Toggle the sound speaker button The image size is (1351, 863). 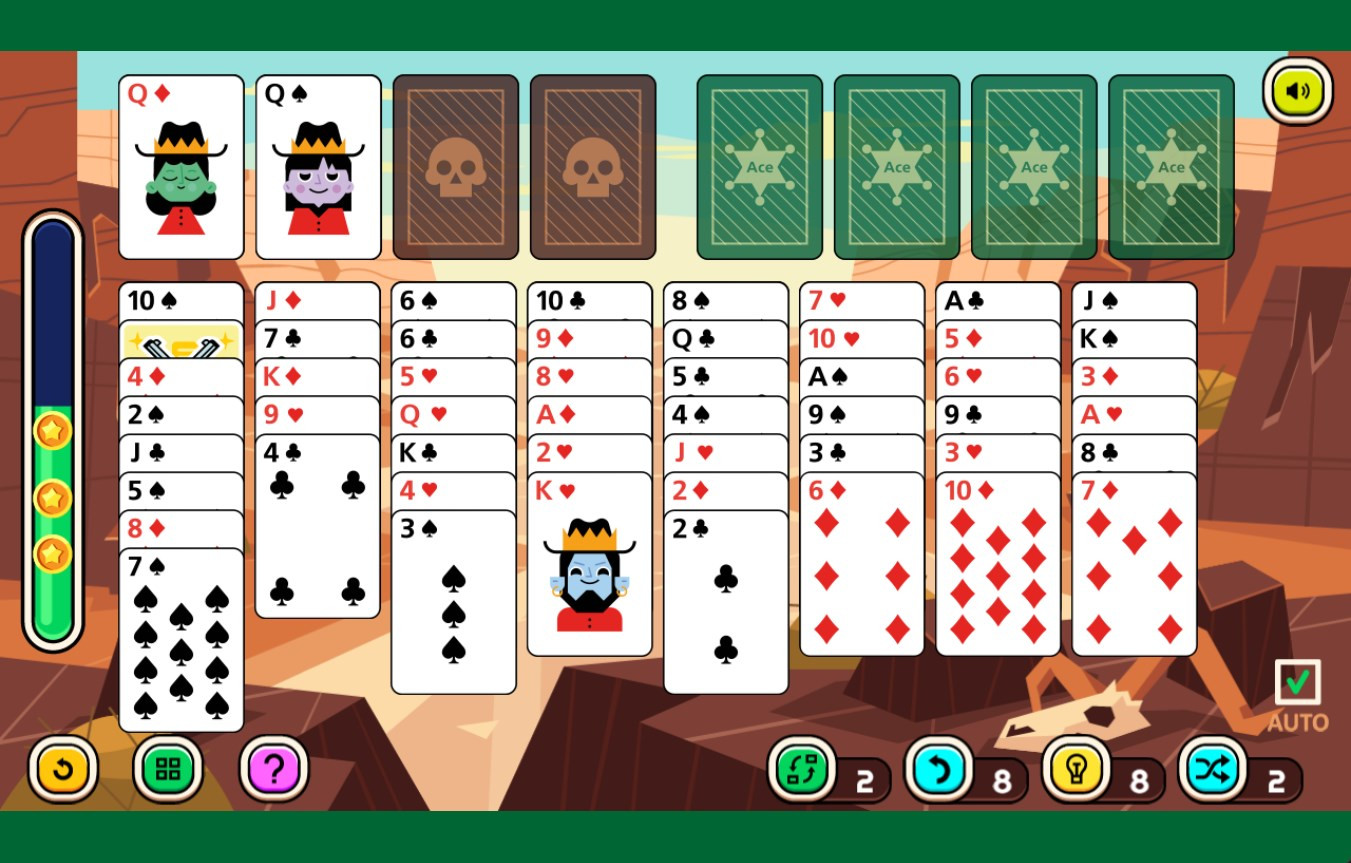1297,92
